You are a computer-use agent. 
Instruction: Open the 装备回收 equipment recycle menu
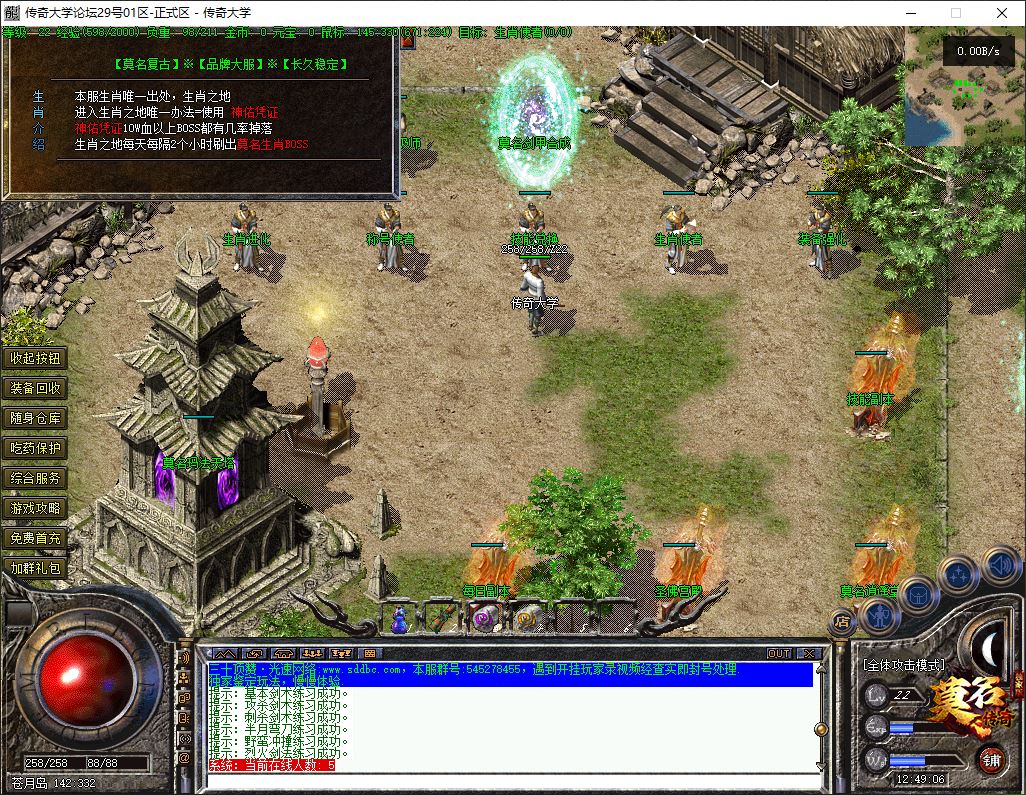36,388
